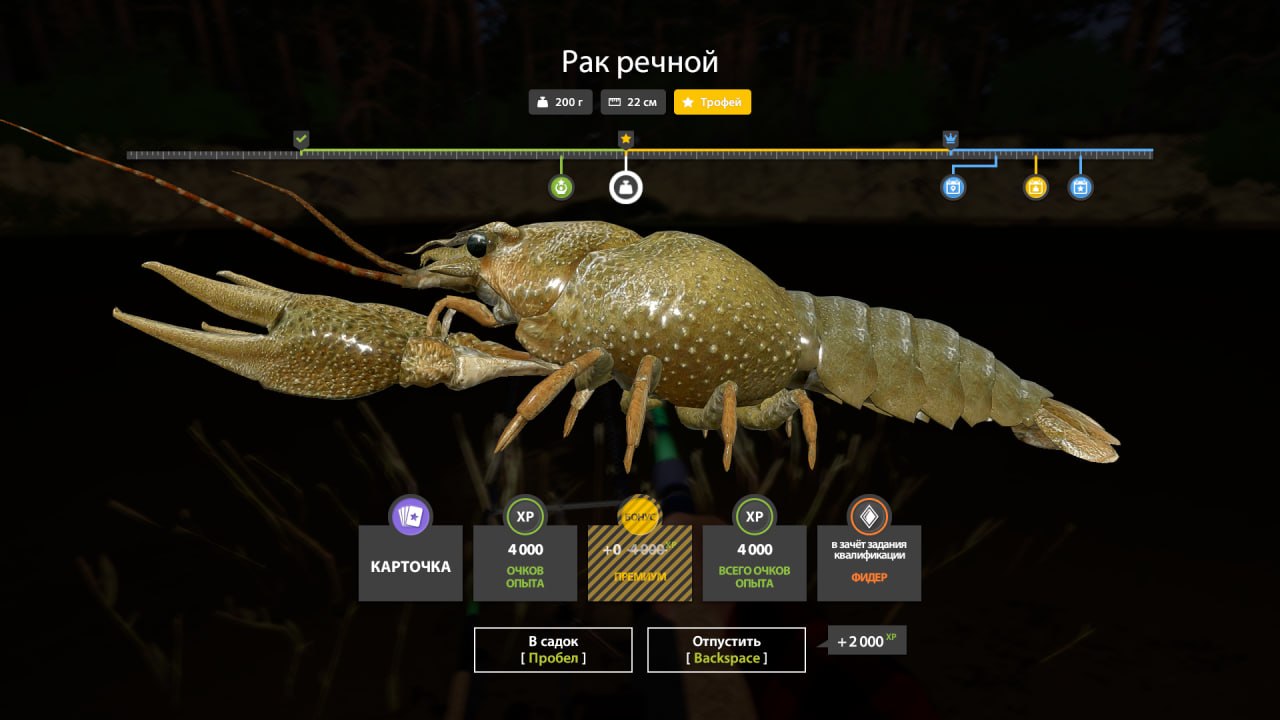Click the yellow Трофей badge
The width and height of the screenshot is (1280, 720).
[712, 102]
